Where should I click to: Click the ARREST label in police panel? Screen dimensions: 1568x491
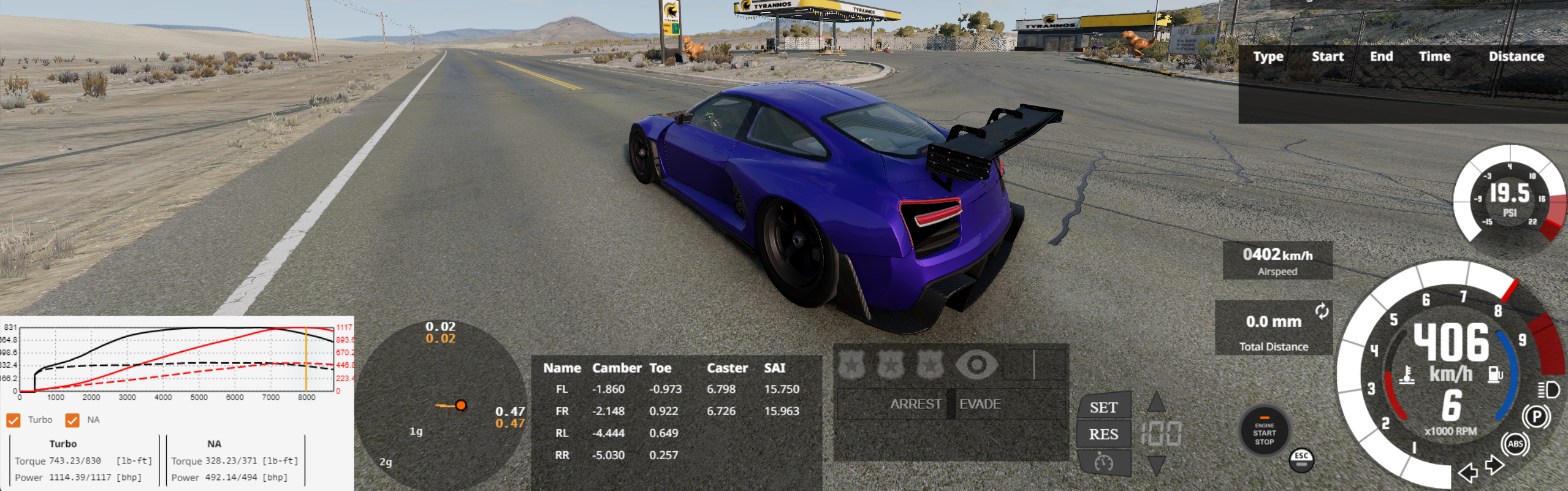coord(915,404)
